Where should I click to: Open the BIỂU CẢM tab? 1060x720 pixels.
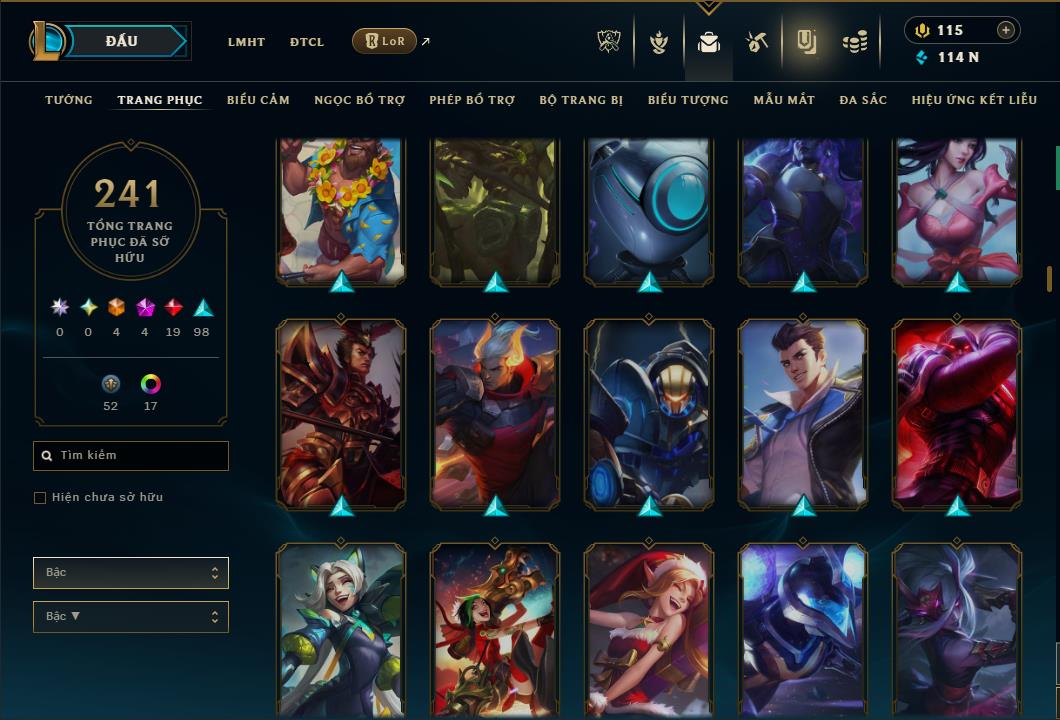258,100
